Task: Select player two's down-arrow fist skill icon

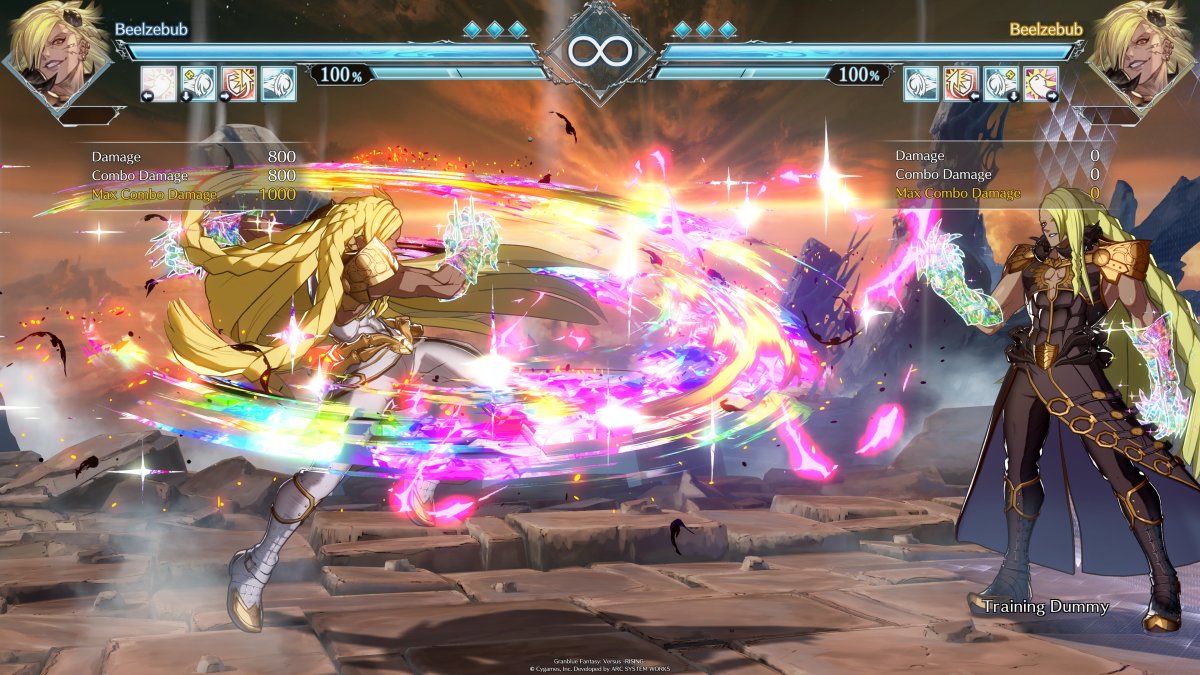Action: pos(1000,84)
